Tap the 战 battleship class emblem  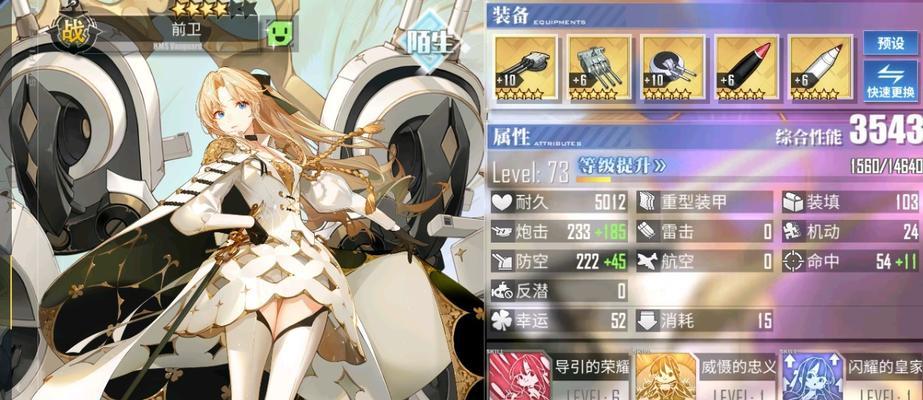click(x=70, y=31)
